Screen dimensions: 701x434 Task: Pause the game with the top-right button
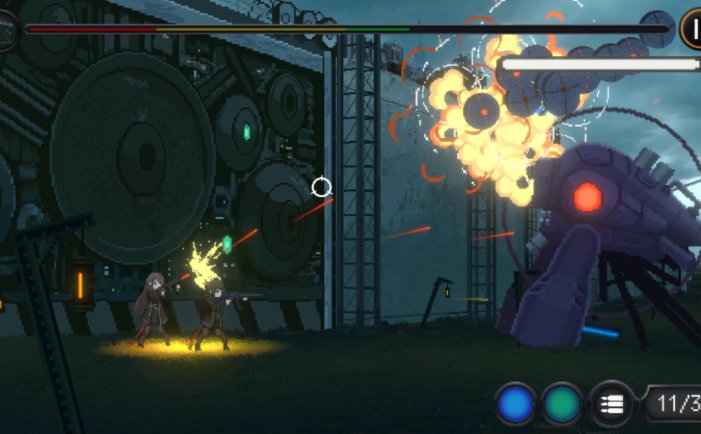pyautogui.click(x=691, y=29)
